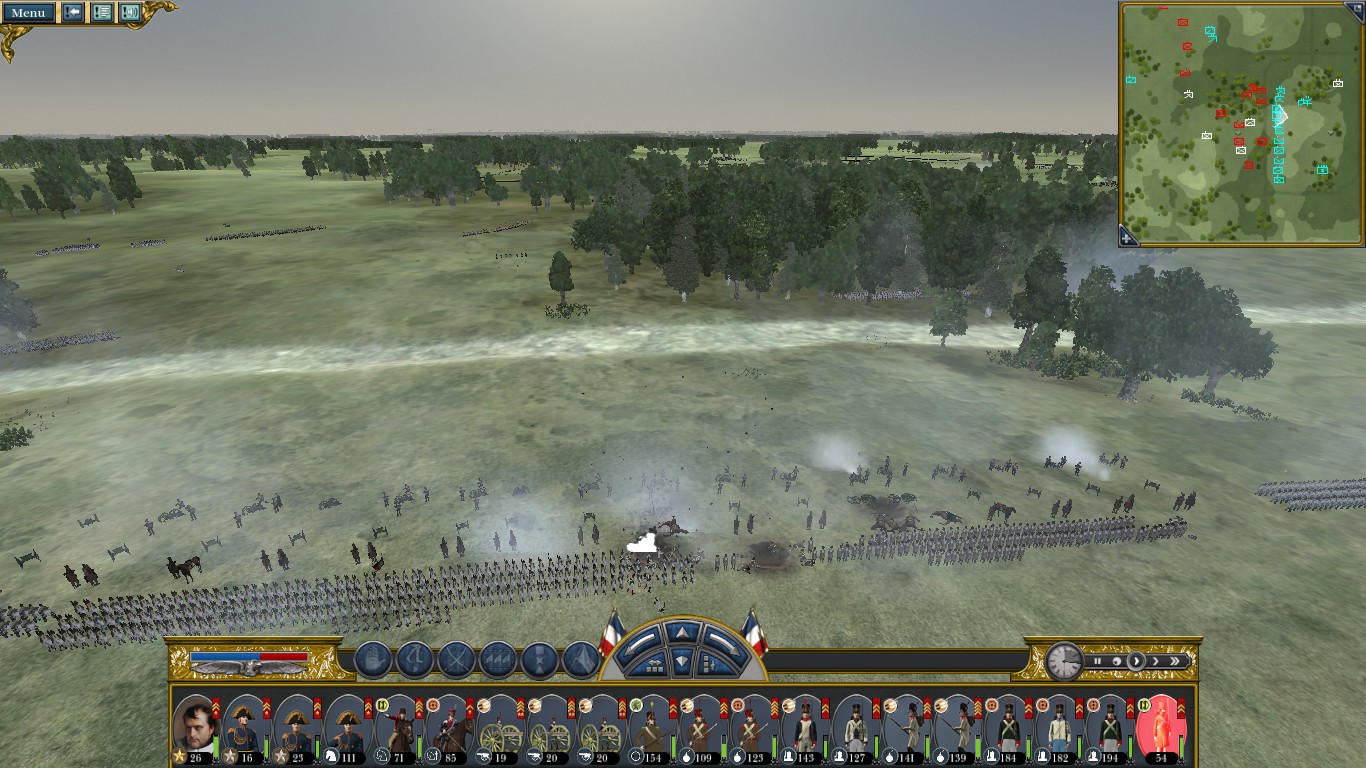1366x768 pixels.
Task: Pause the battle with the pause control
Action: 1097,661
